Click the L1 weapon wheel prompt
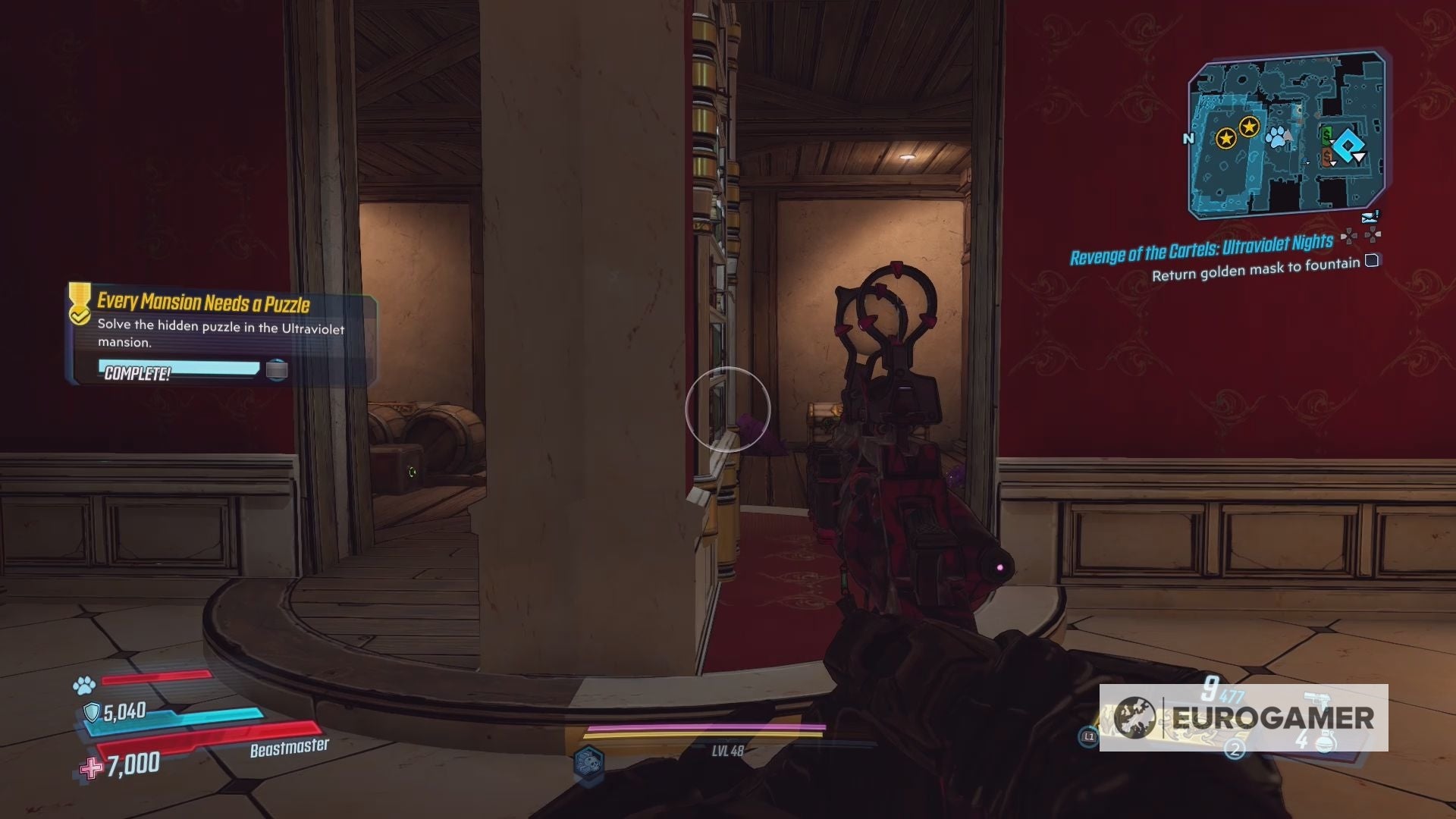 click(x=1089, y=737)
